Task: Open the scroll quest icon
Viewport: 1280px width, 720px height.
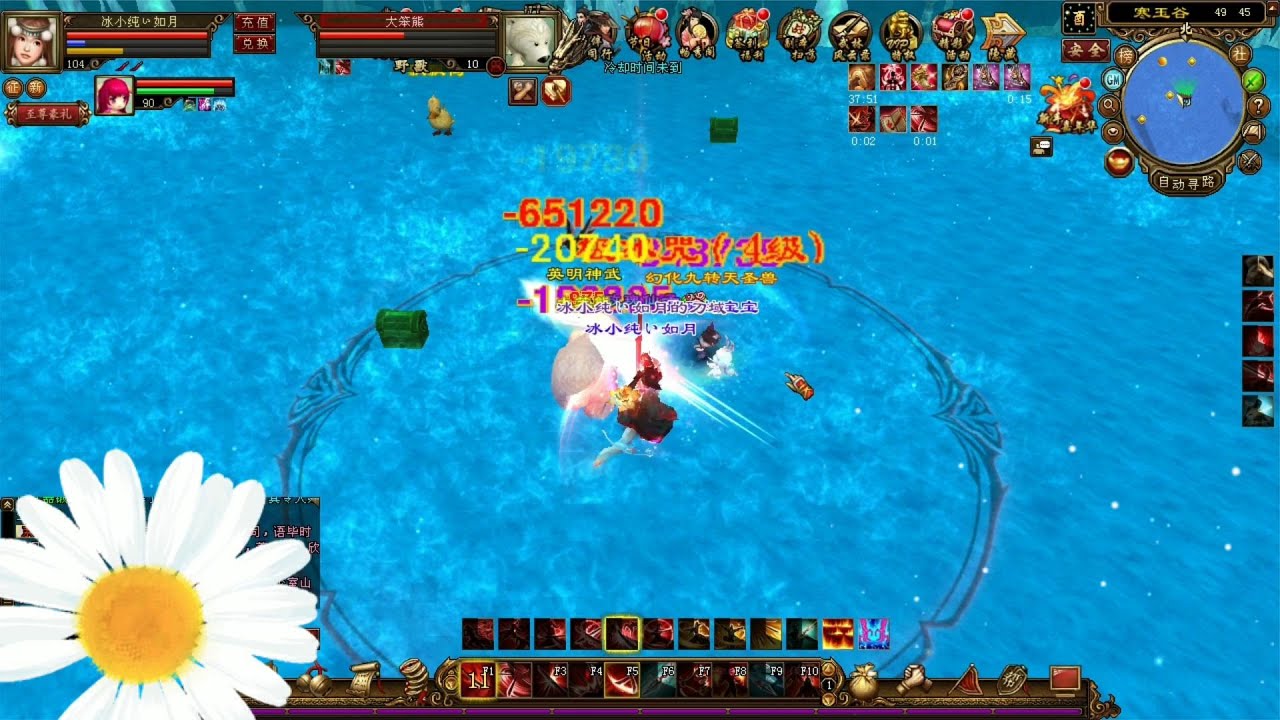Action: coord(364,678)
